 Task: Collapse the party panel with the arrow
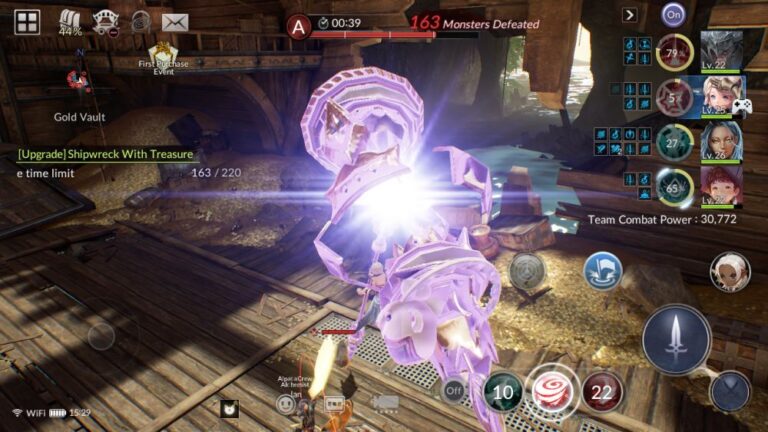click(x=629, y=15)
